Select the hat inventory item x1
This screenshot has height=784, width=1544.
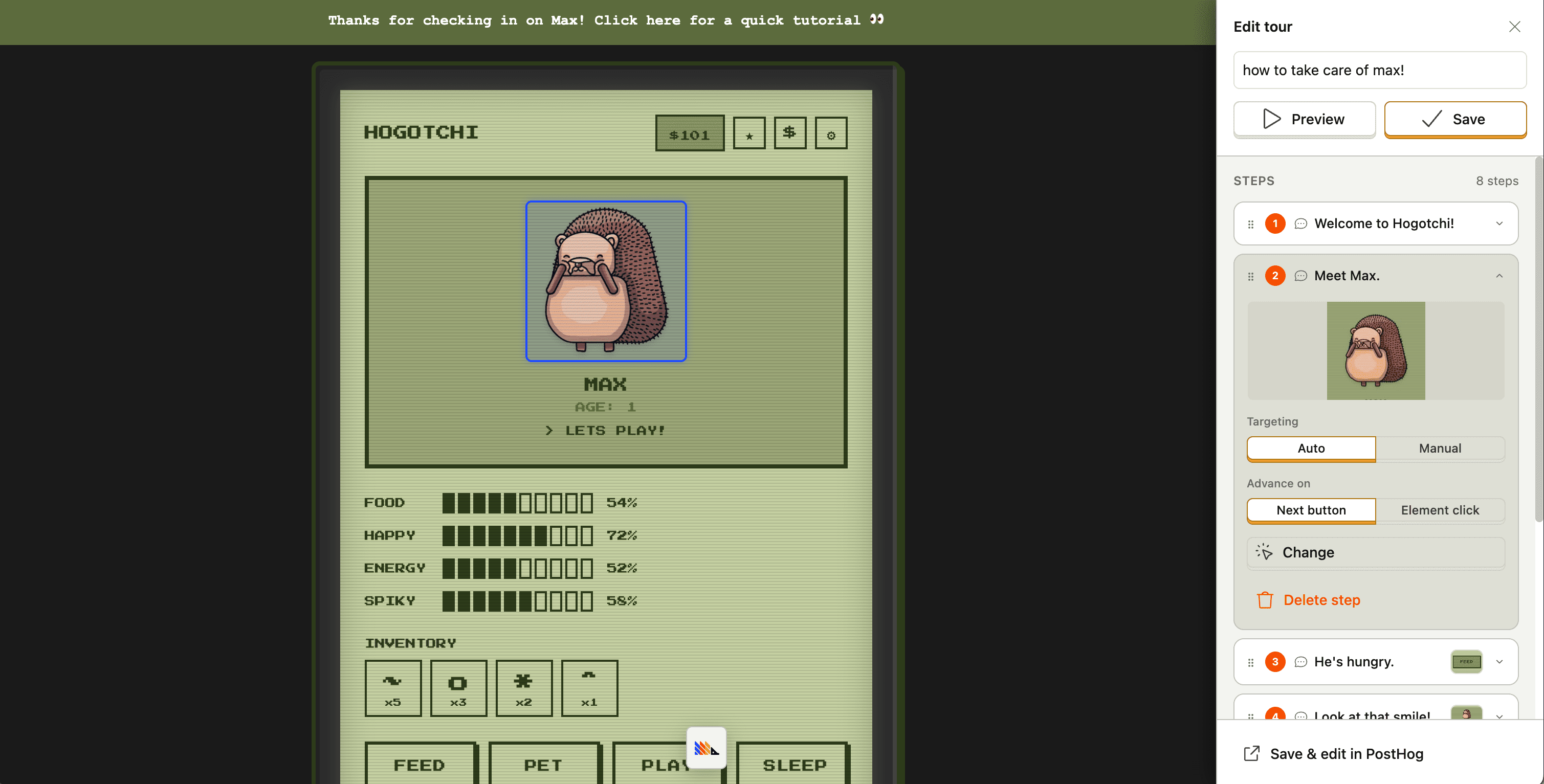tap(589, 687)
